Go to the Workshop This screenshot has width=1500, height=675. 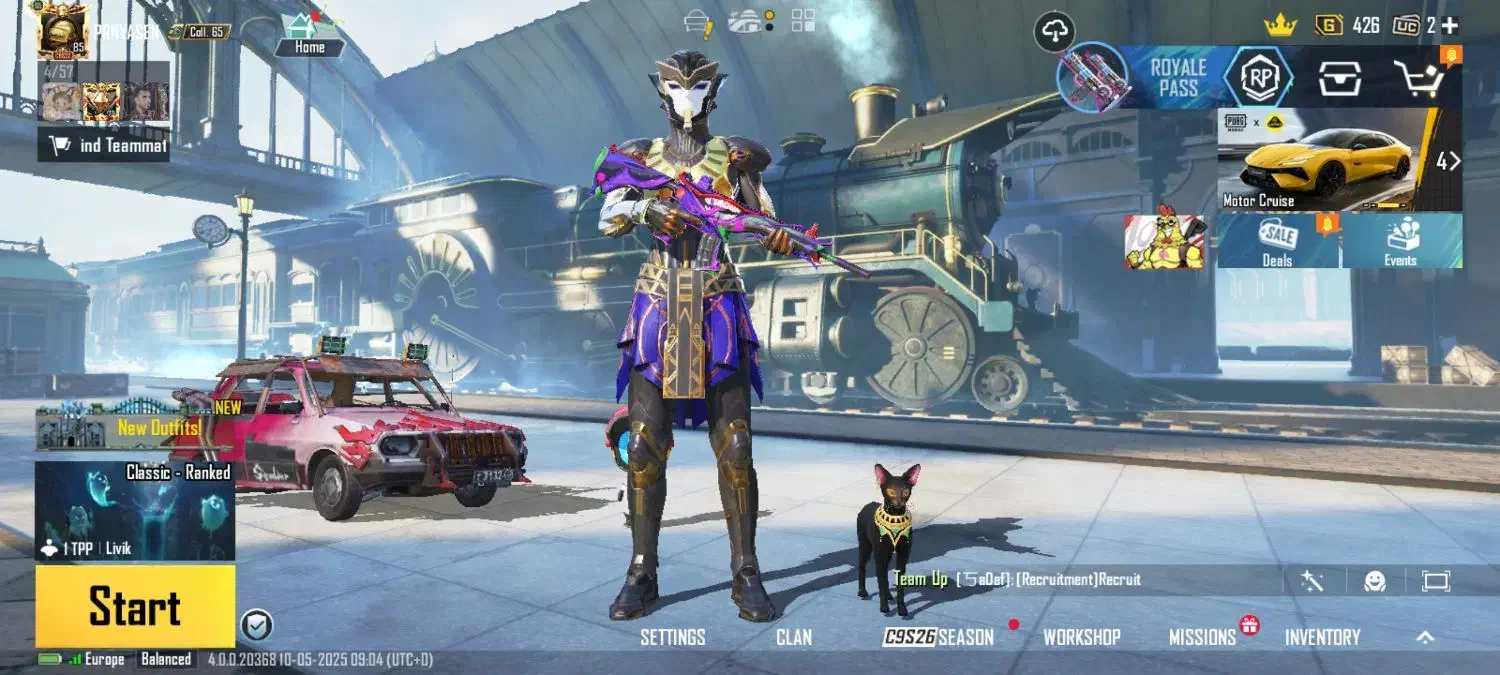(x=1081, y=637)
